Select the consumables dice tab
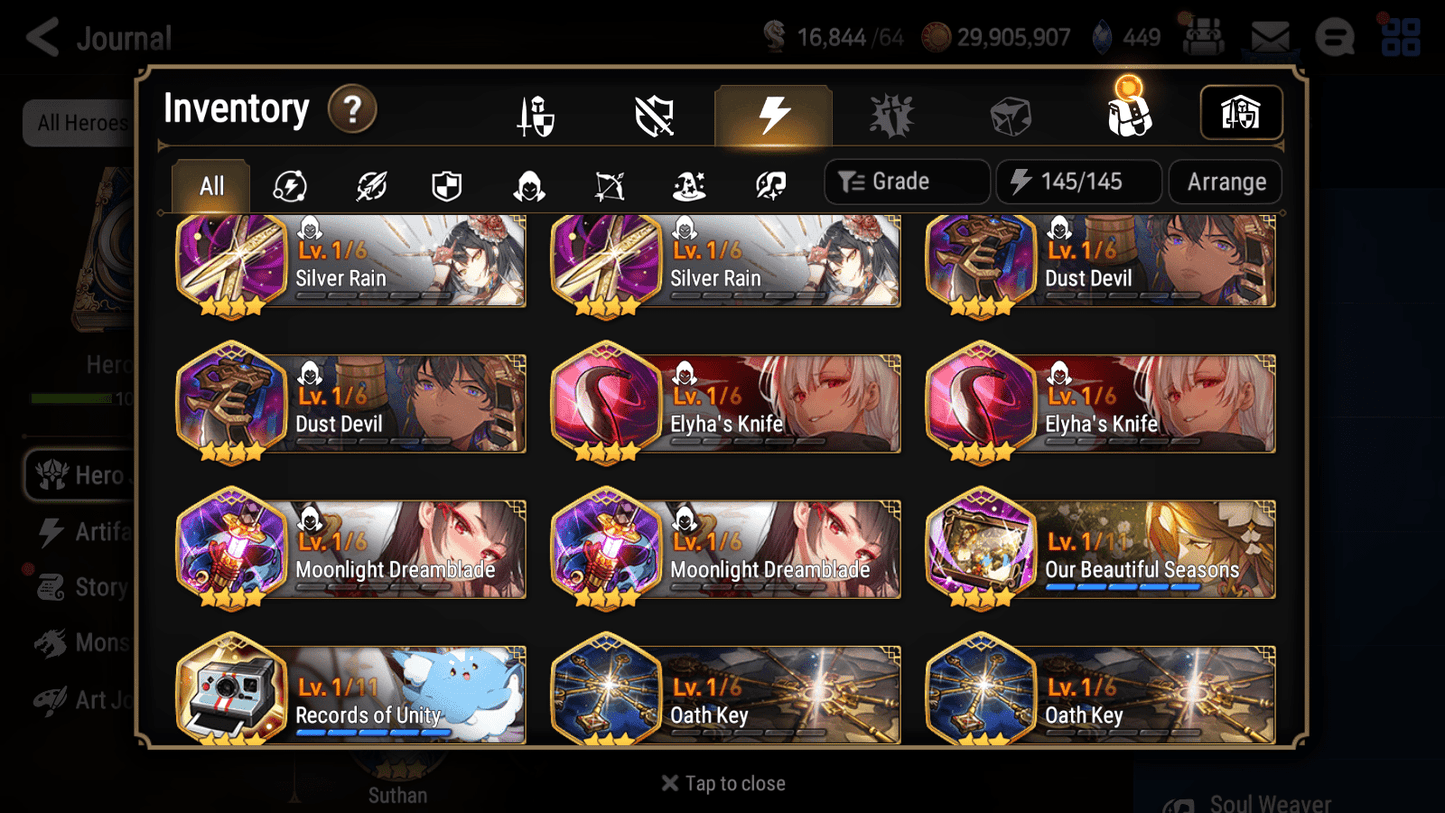 (x=1011, y=115)
